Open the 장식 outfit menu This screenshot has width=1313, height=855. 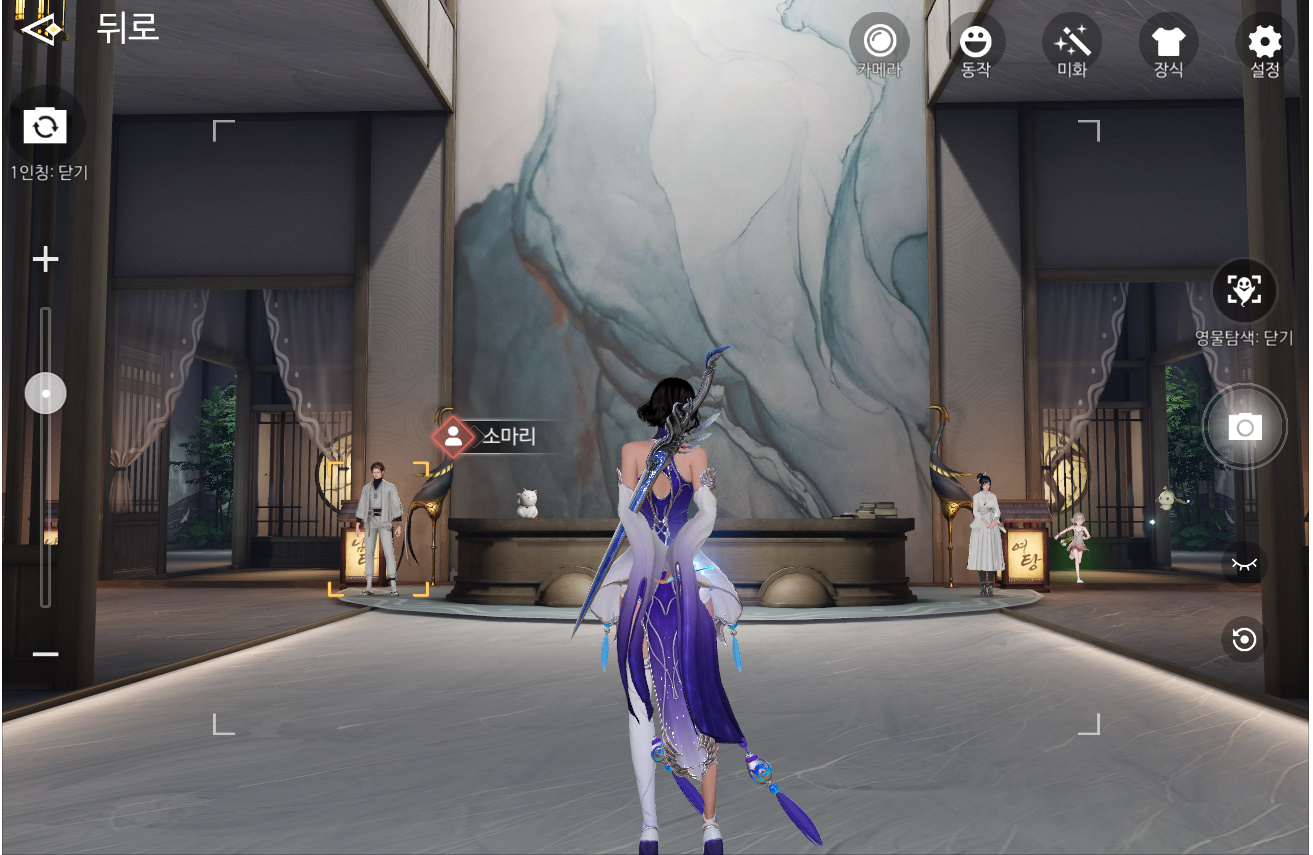(1168, 43)
